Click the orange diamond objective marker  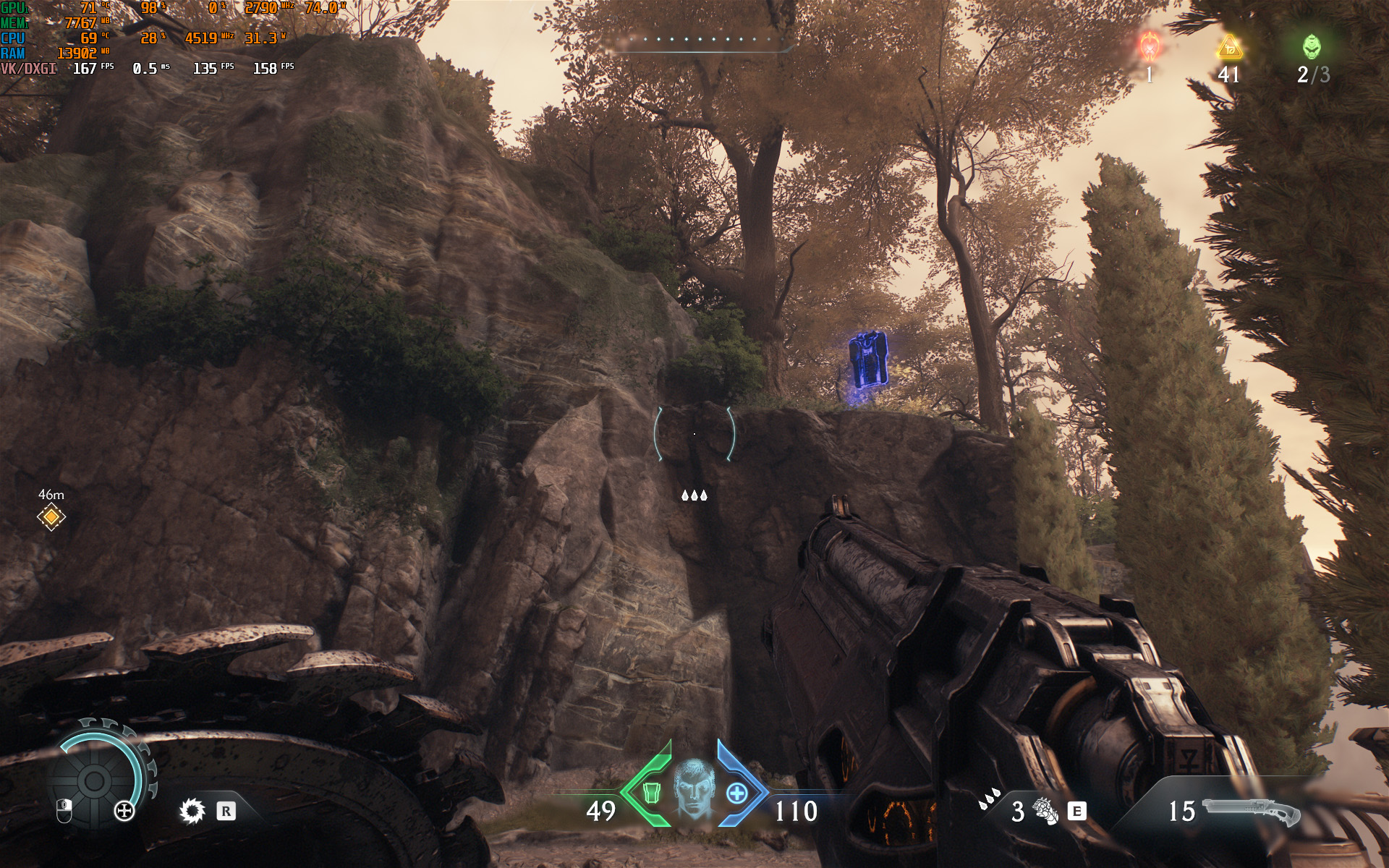[x=51, y=517]
